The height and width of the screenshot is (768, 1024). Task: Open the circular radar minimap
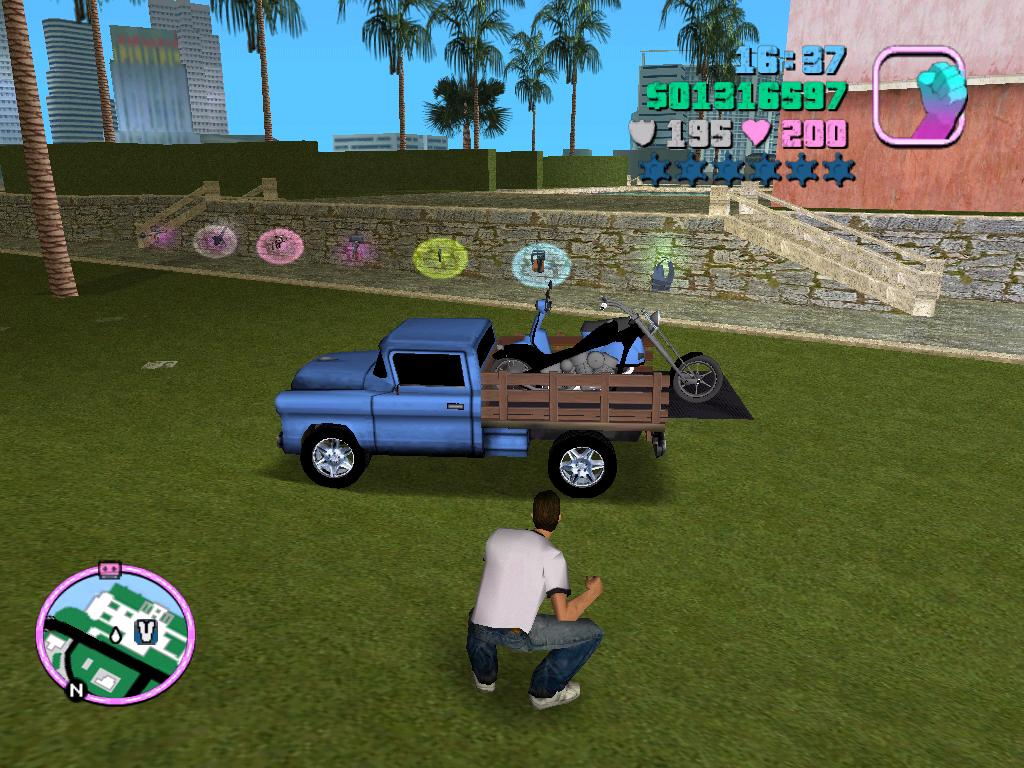pyautogui.click(x=115, y=633)
